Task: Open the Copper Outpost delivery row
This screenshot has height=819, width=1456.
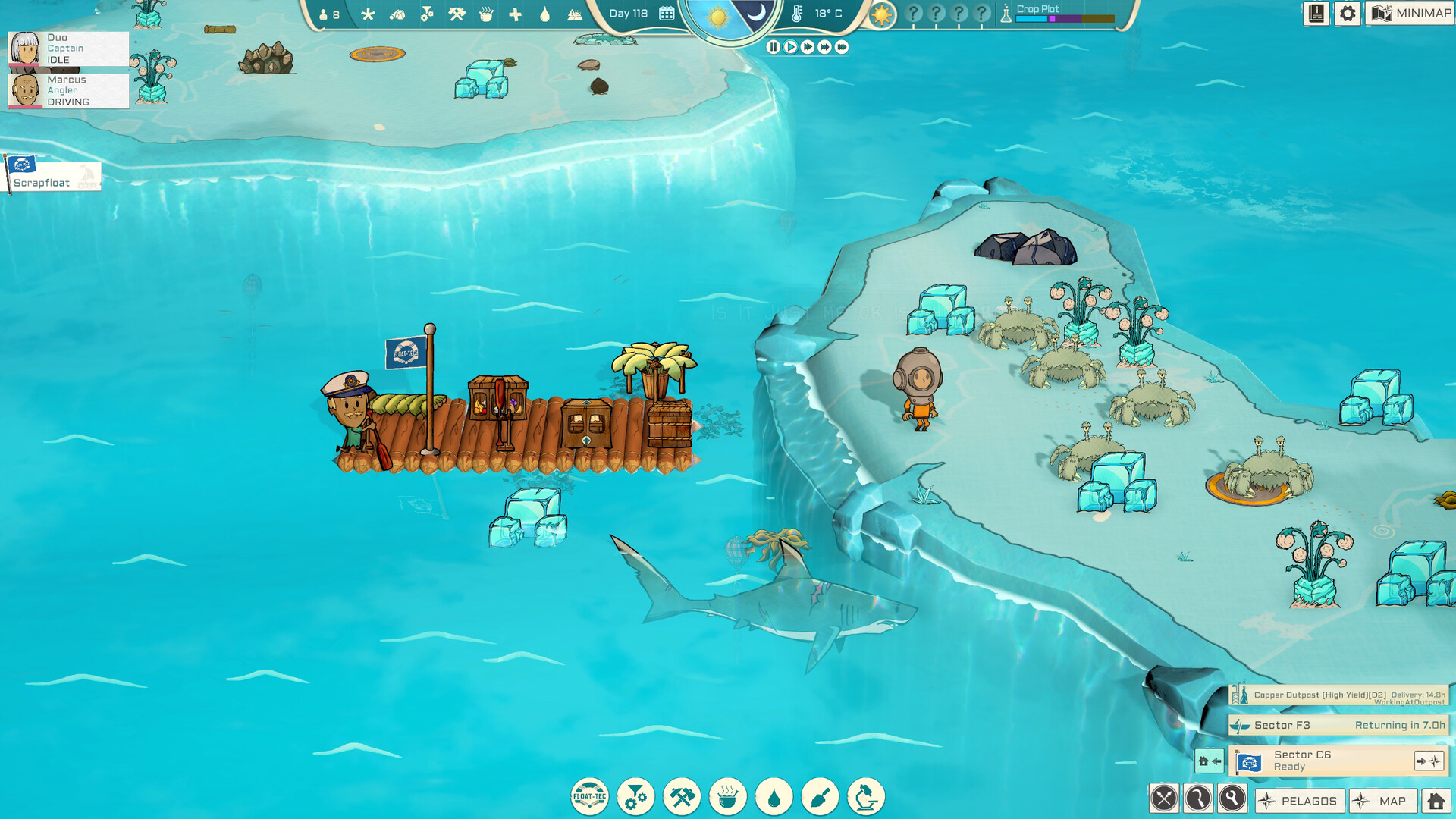Action: pos(1338,695)
